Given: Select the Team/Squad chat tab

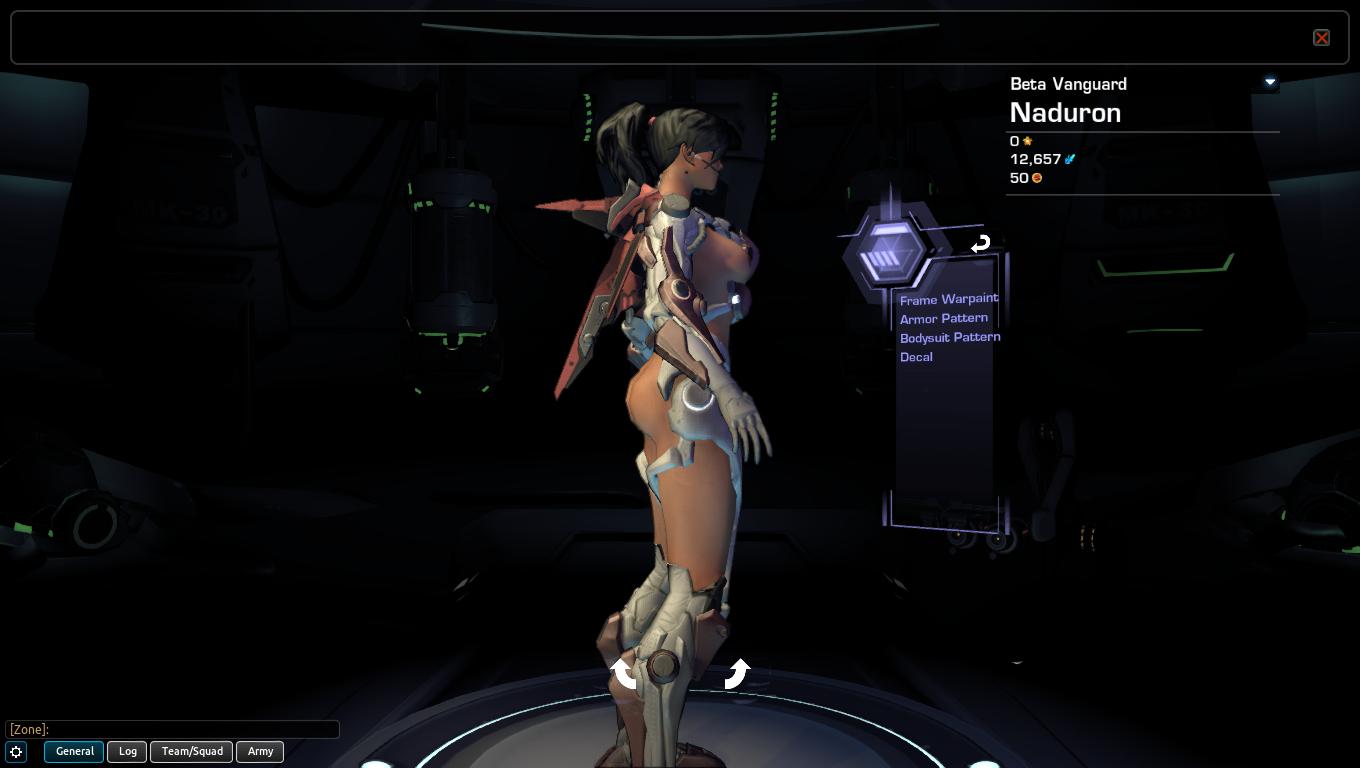Looking at the screenshot, I should pyautogui.click(x=192, y=752).
